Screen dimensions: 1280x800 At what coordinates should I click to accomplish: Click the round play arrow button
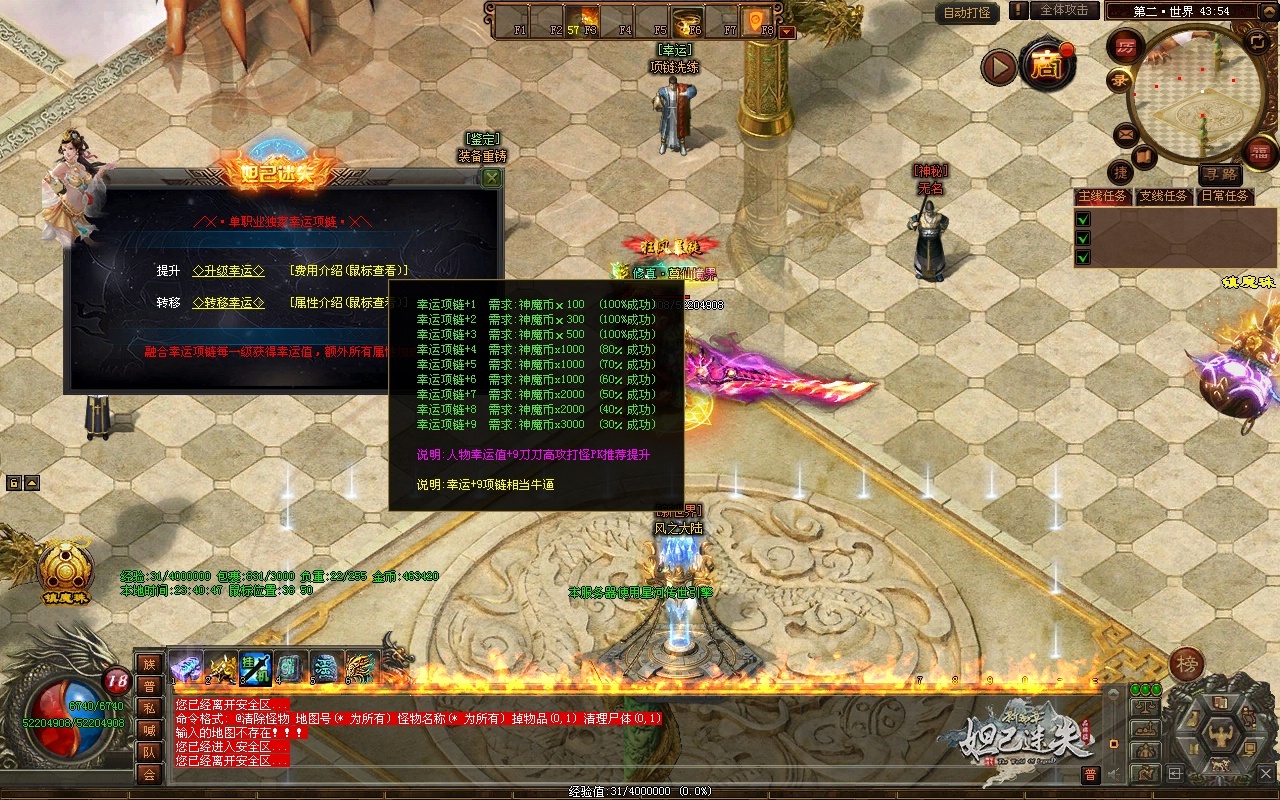coord(997,68)
